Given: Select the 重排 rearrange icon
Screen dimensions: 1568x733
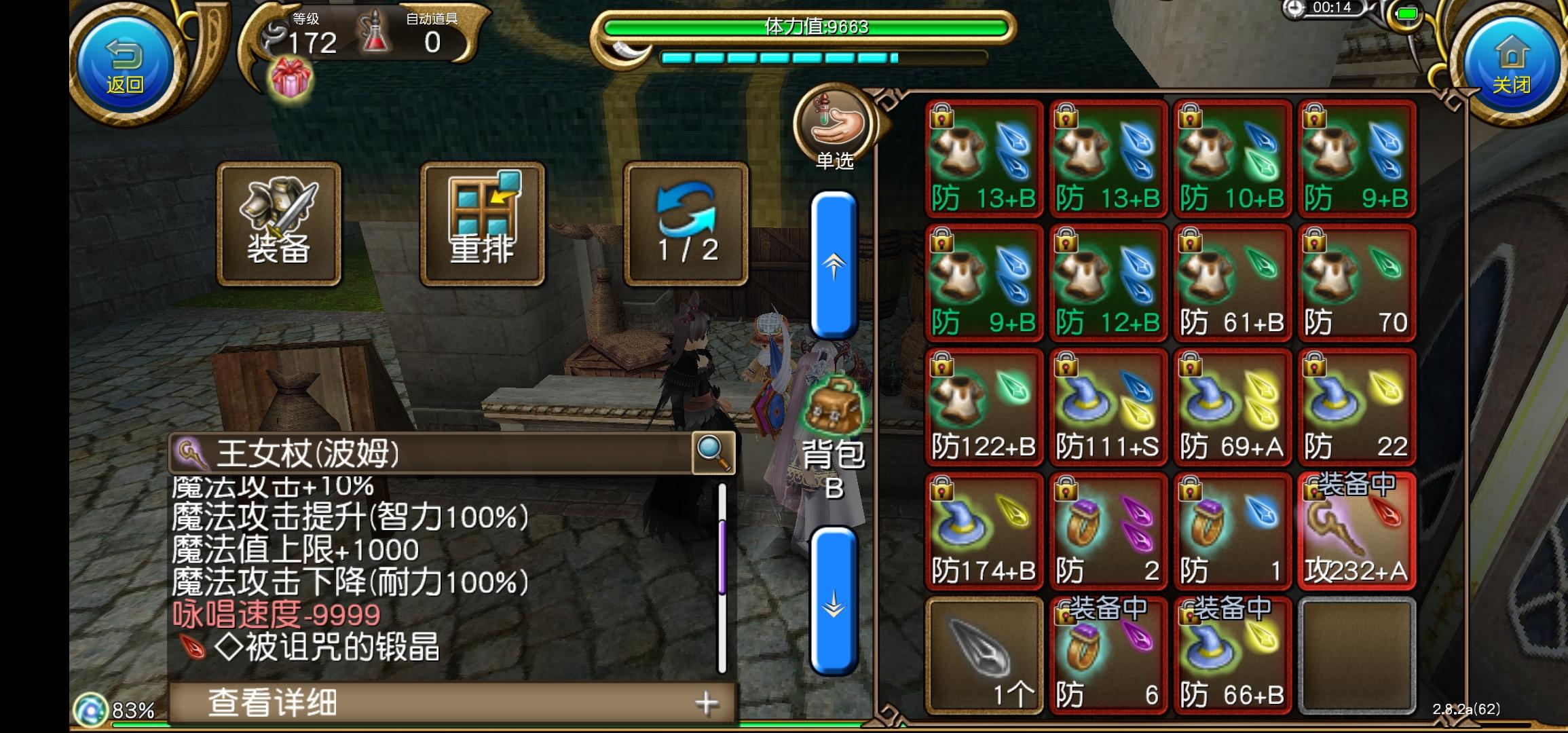Looking at the screenshot, I should [482, 224].
